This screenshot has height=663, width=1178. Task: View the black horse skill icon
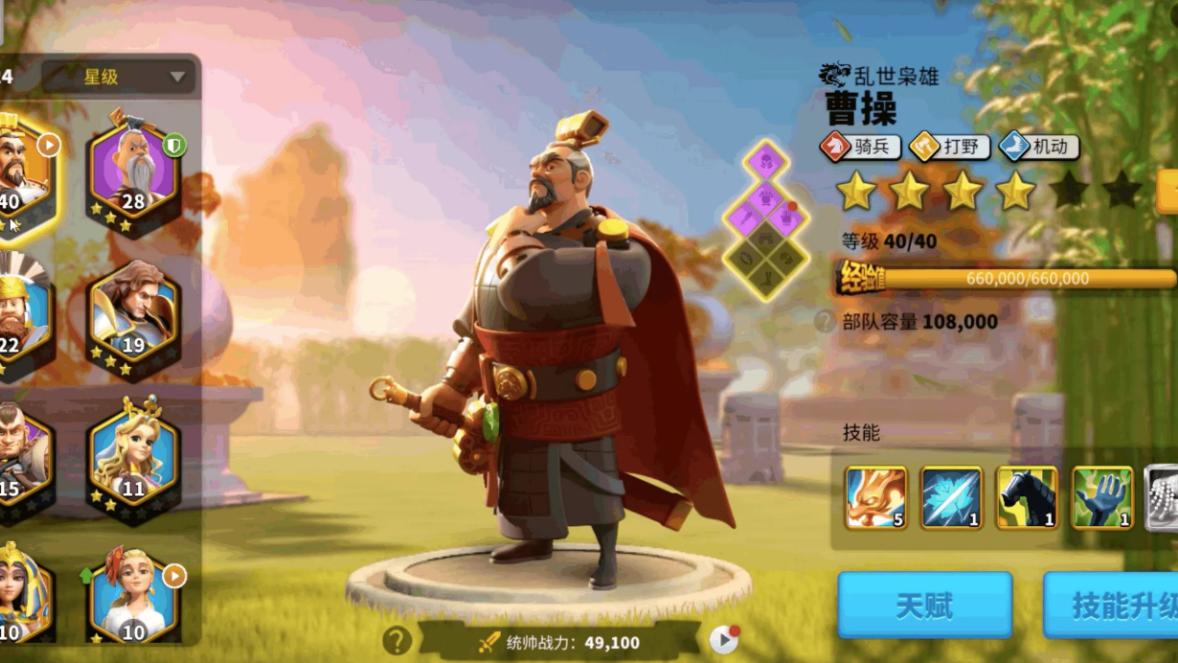tap(1027, 497)
